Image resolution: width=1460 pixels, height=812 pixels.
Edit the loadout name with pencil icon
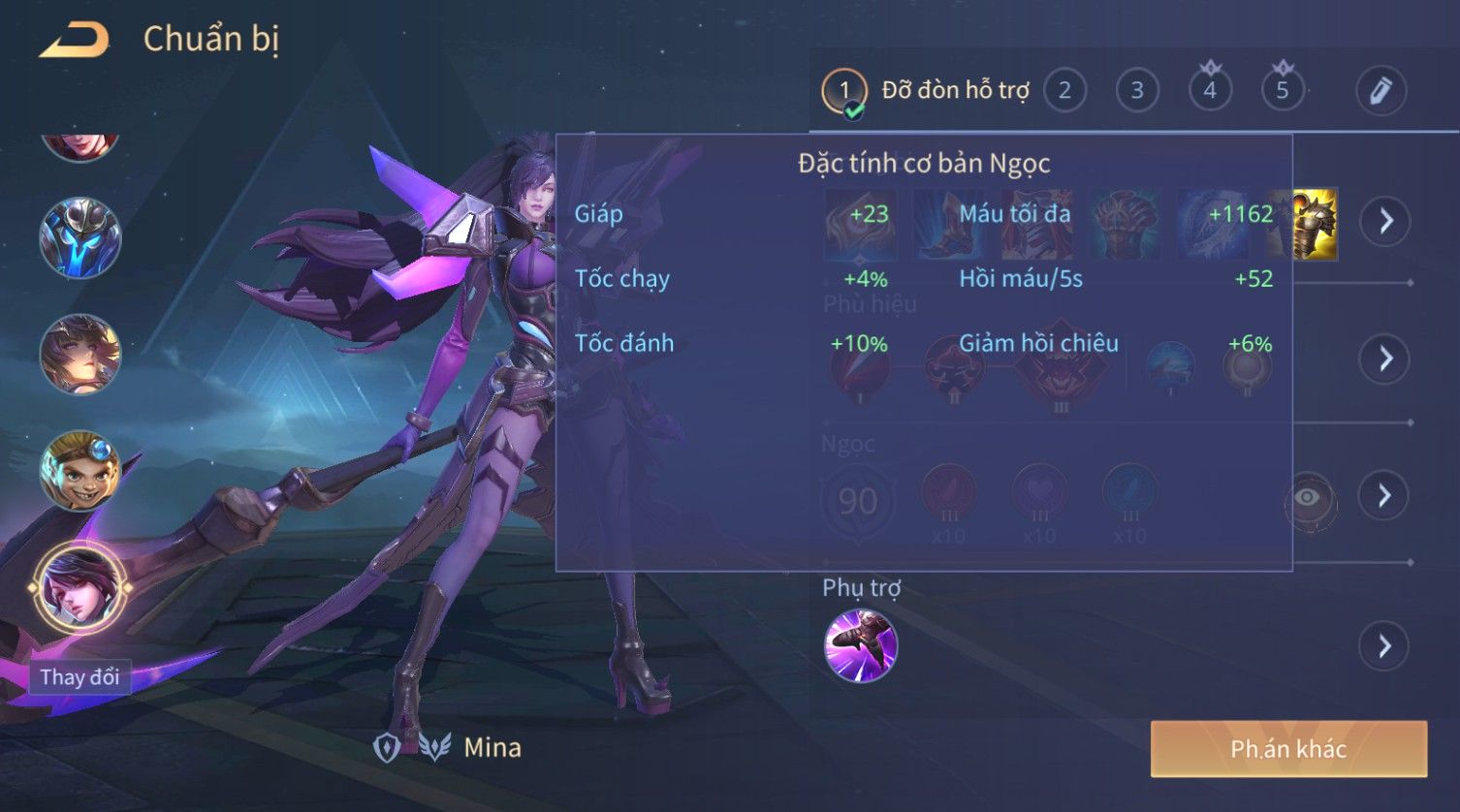(1380, 91)
